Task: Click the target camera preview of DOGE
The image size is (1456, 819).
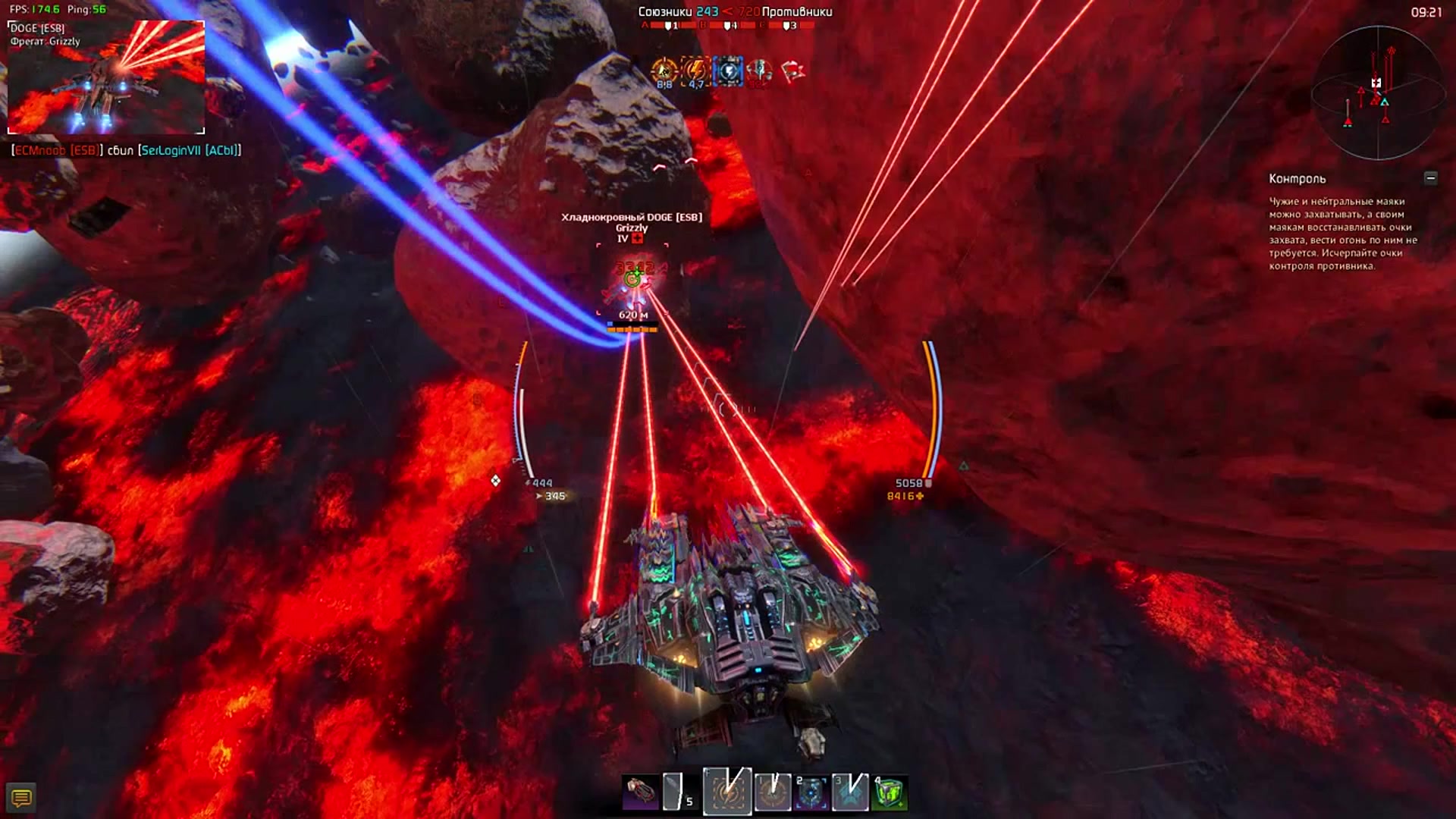Action: (x=106, y=77)
